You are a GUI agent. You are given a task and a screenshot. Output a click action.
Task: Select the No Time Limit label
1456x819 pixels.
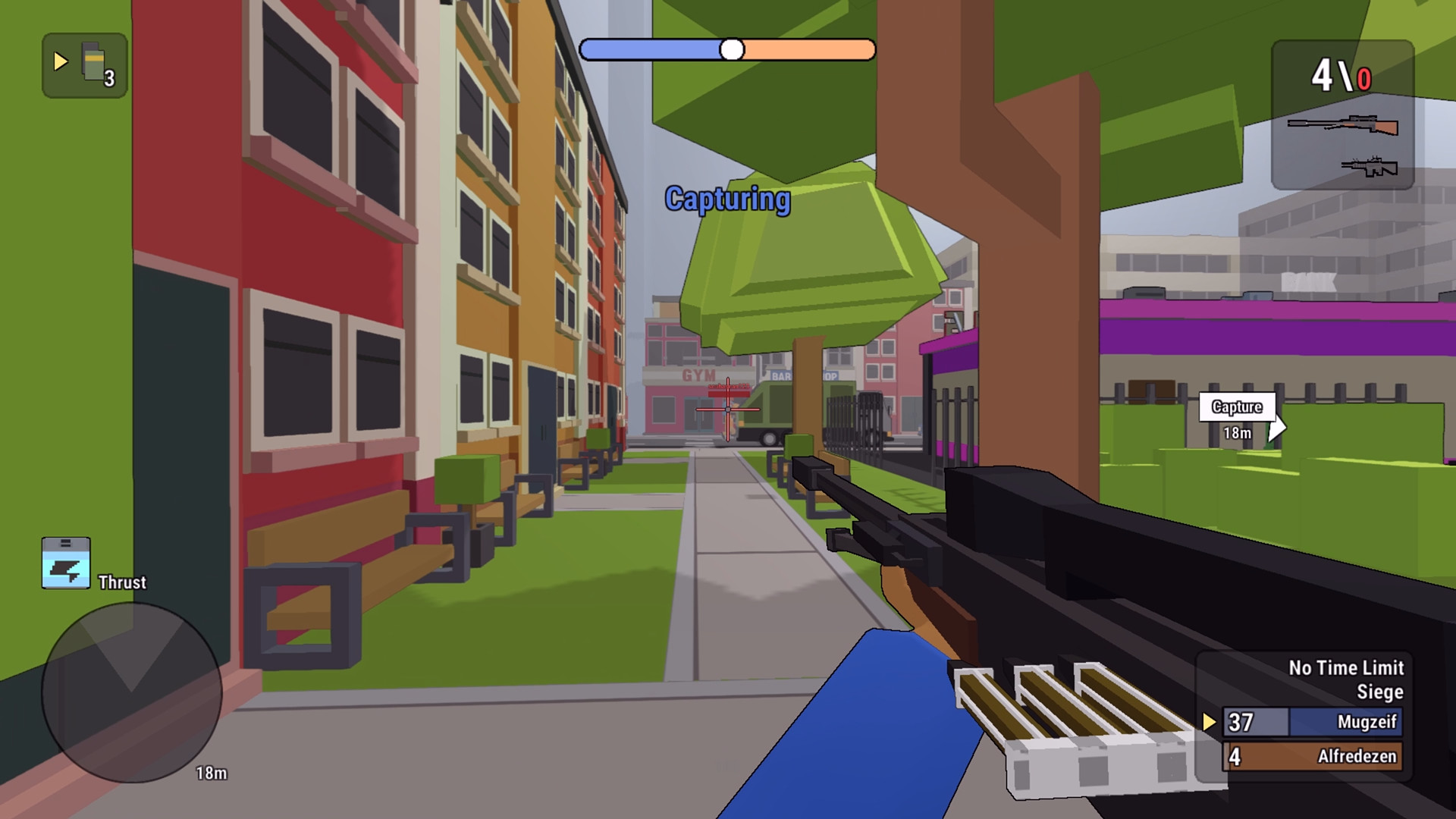point(1346,668)
